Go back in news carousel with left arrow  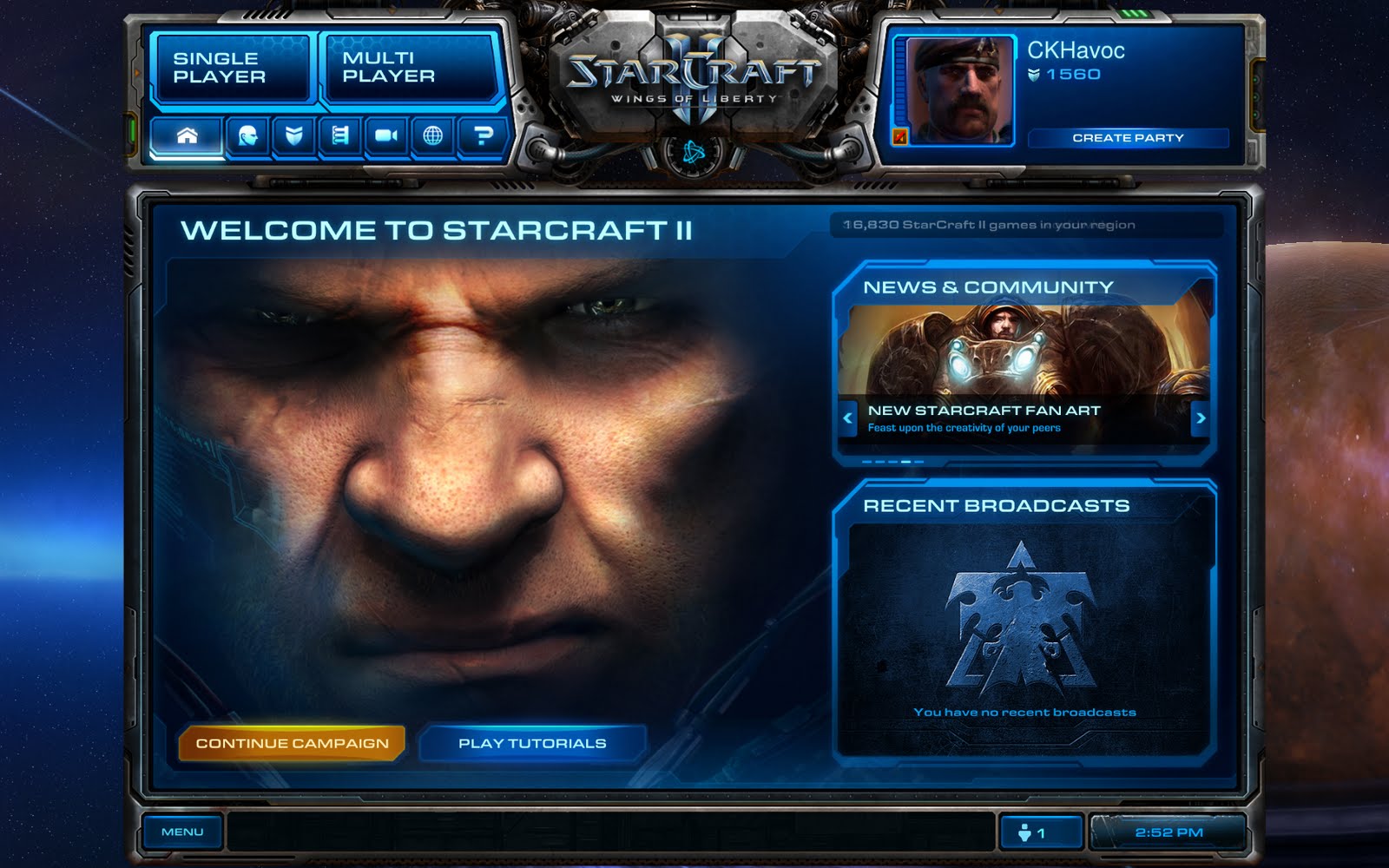pos(846,419)
